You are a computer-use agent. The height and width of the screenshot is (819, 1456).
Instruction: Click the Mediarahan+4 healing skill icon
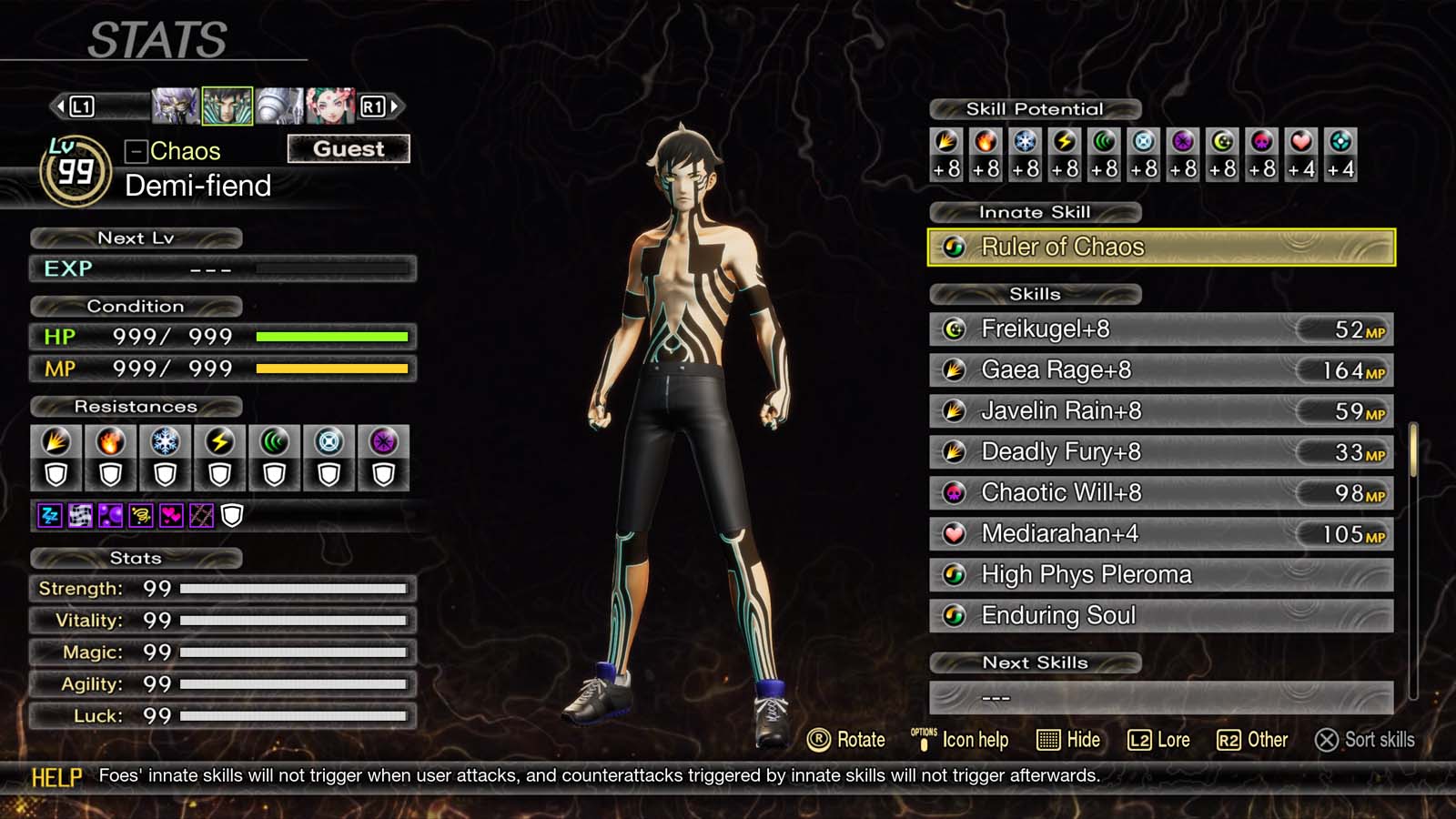954,534
